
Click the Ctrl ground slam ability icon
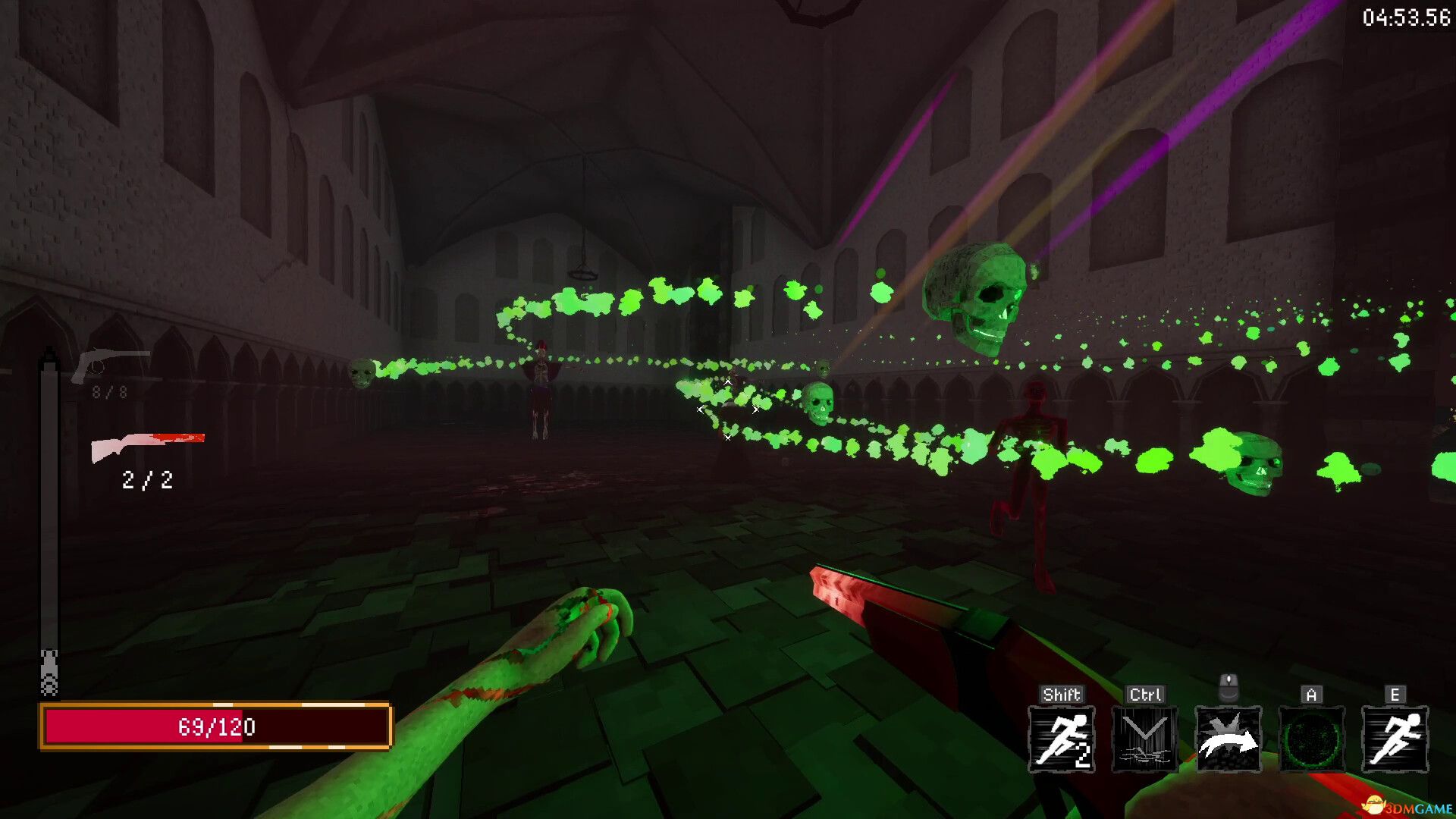pyautogui.click(x=1144, y=737)
